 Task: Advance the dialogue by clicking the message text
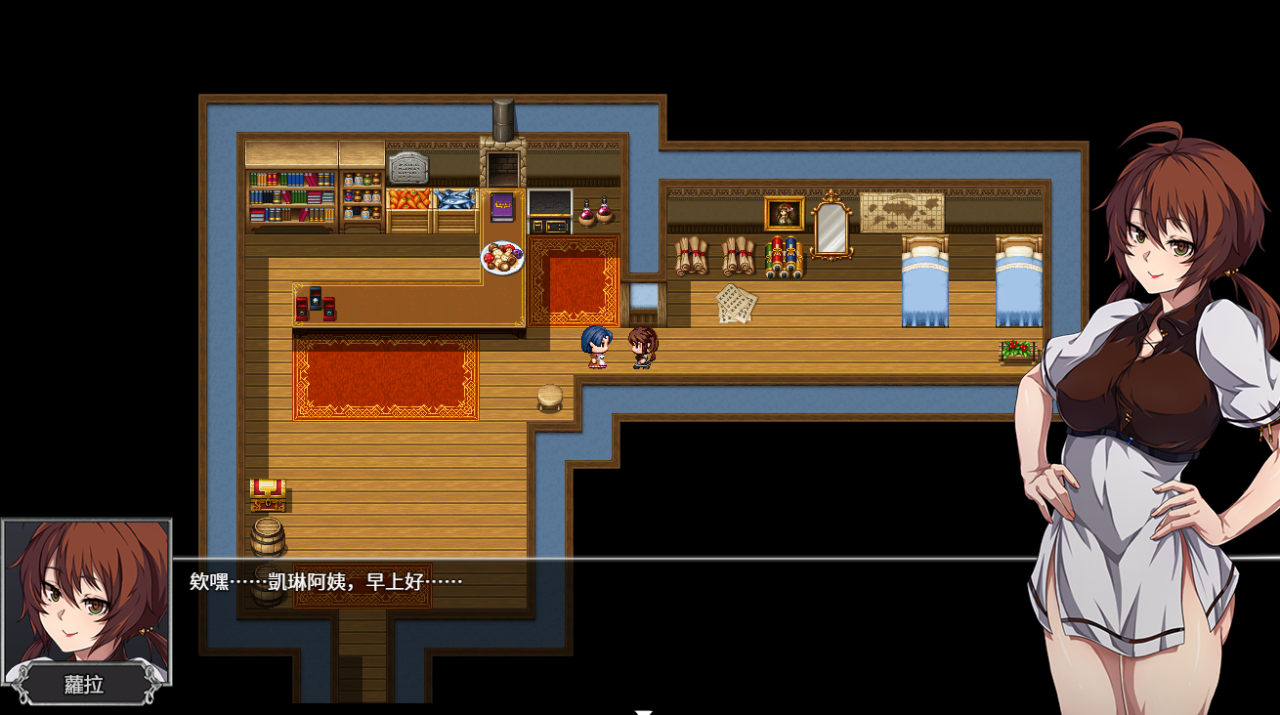[326, 582]
